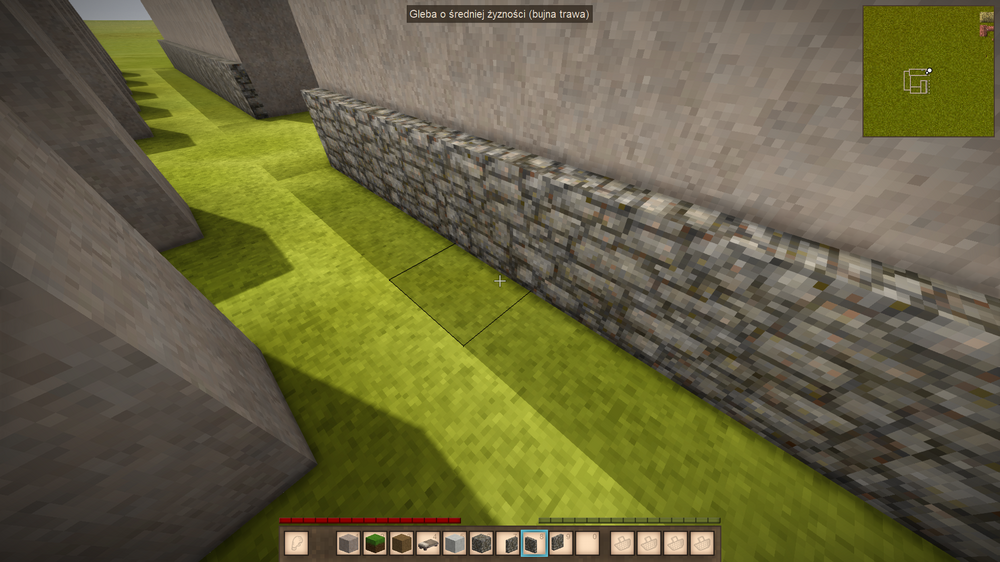Click the minimap in the corner
This screenshot has width=1000, height=562.
coord(921,71)
